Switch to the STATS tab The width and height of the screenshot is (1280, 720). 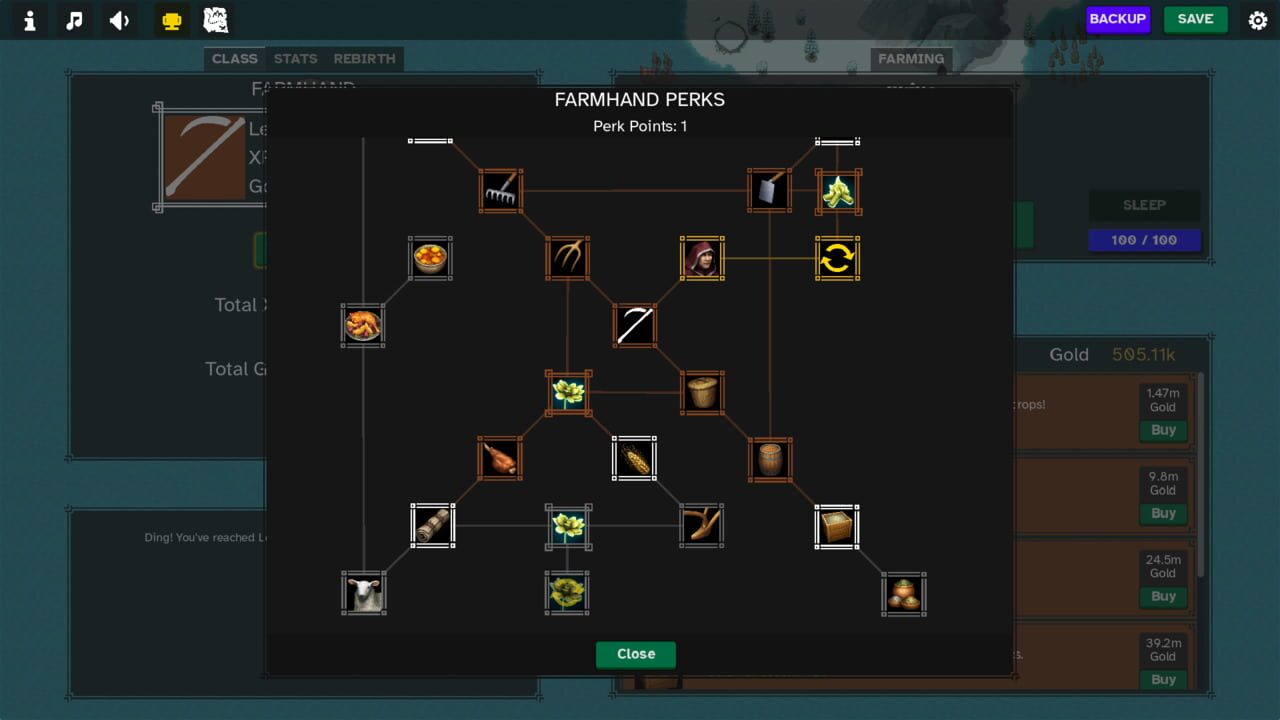(x=295, y=59)
